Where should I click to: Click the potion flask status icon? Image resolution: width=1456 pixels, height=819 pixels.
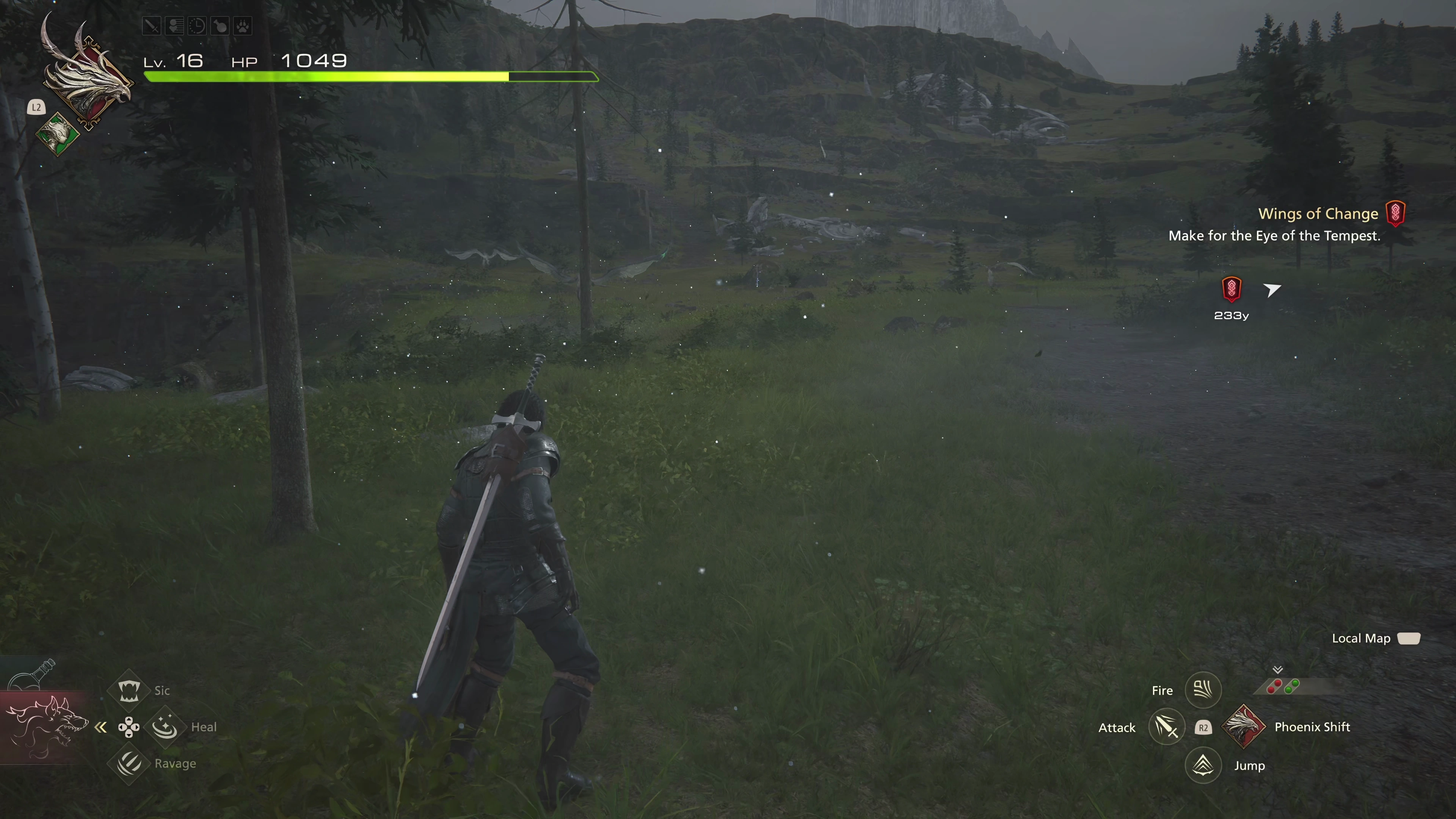click(x=220, y=26)
